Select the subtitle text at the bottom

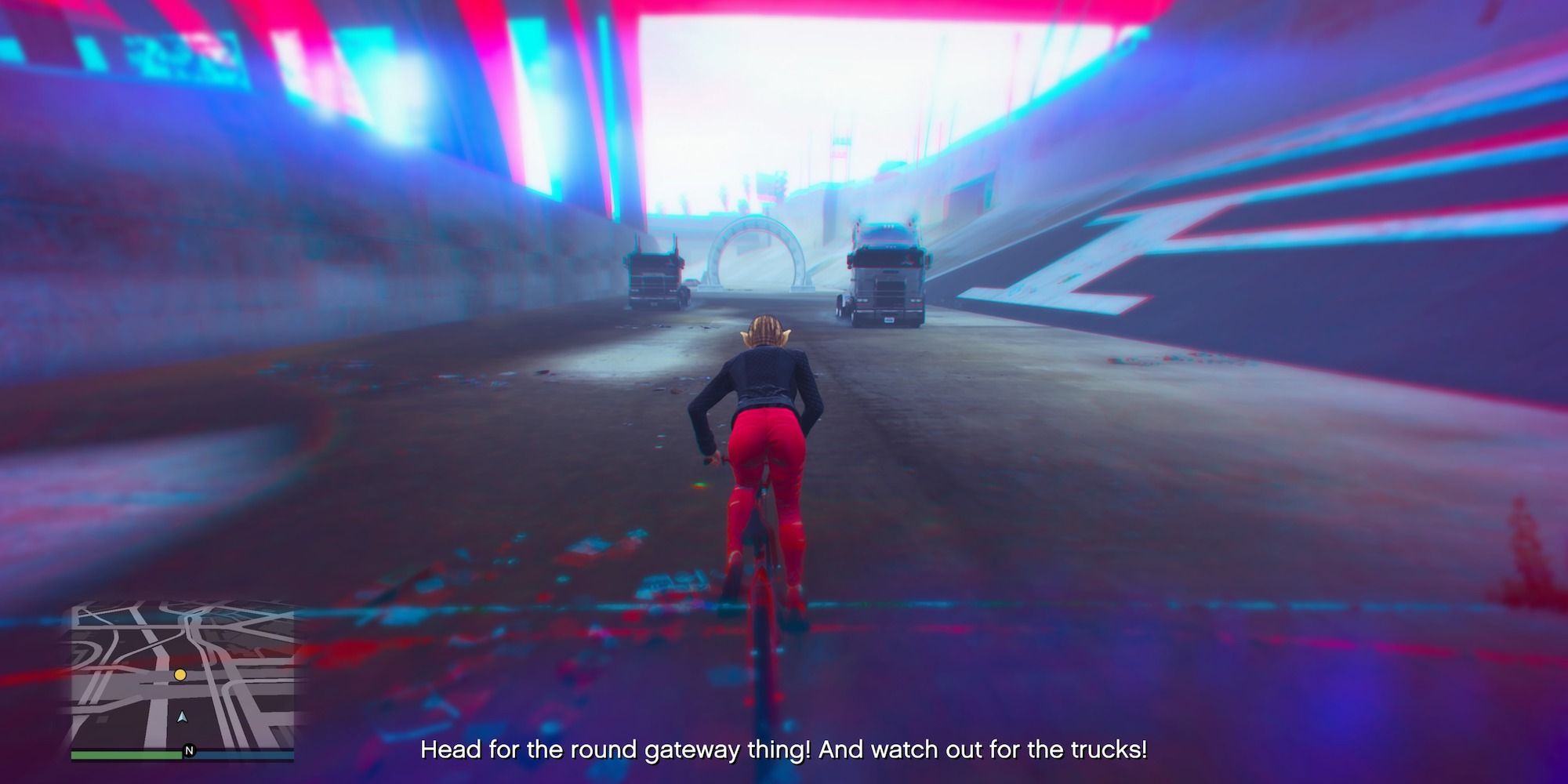(784, 750)
